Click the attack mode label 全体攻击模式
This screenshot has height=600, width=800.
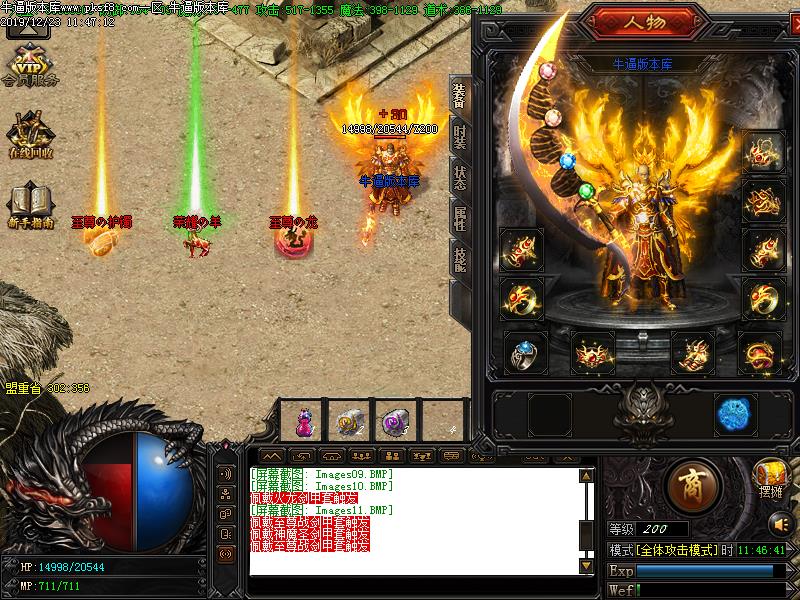click(x=675, y=551)
